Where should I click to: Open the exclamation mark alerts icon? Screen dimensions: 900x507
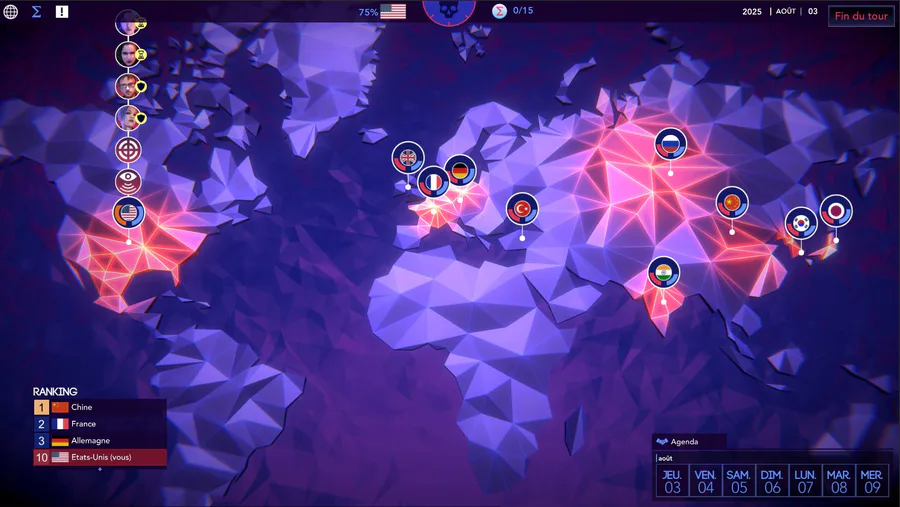point(62,12)
